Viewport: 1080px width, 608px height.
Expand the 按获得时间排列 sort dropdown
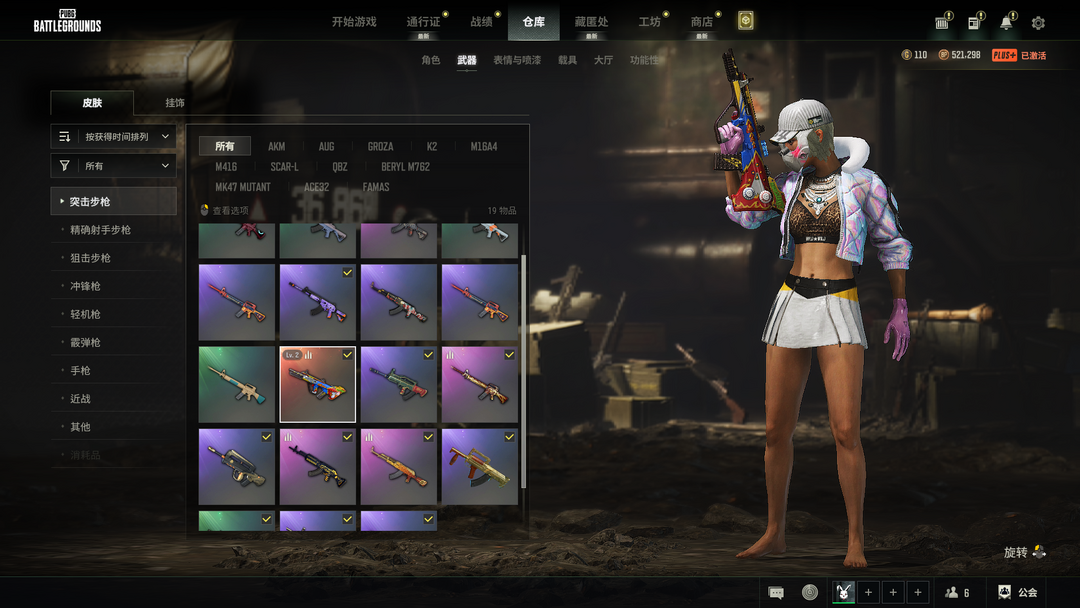tap(114, 136)
